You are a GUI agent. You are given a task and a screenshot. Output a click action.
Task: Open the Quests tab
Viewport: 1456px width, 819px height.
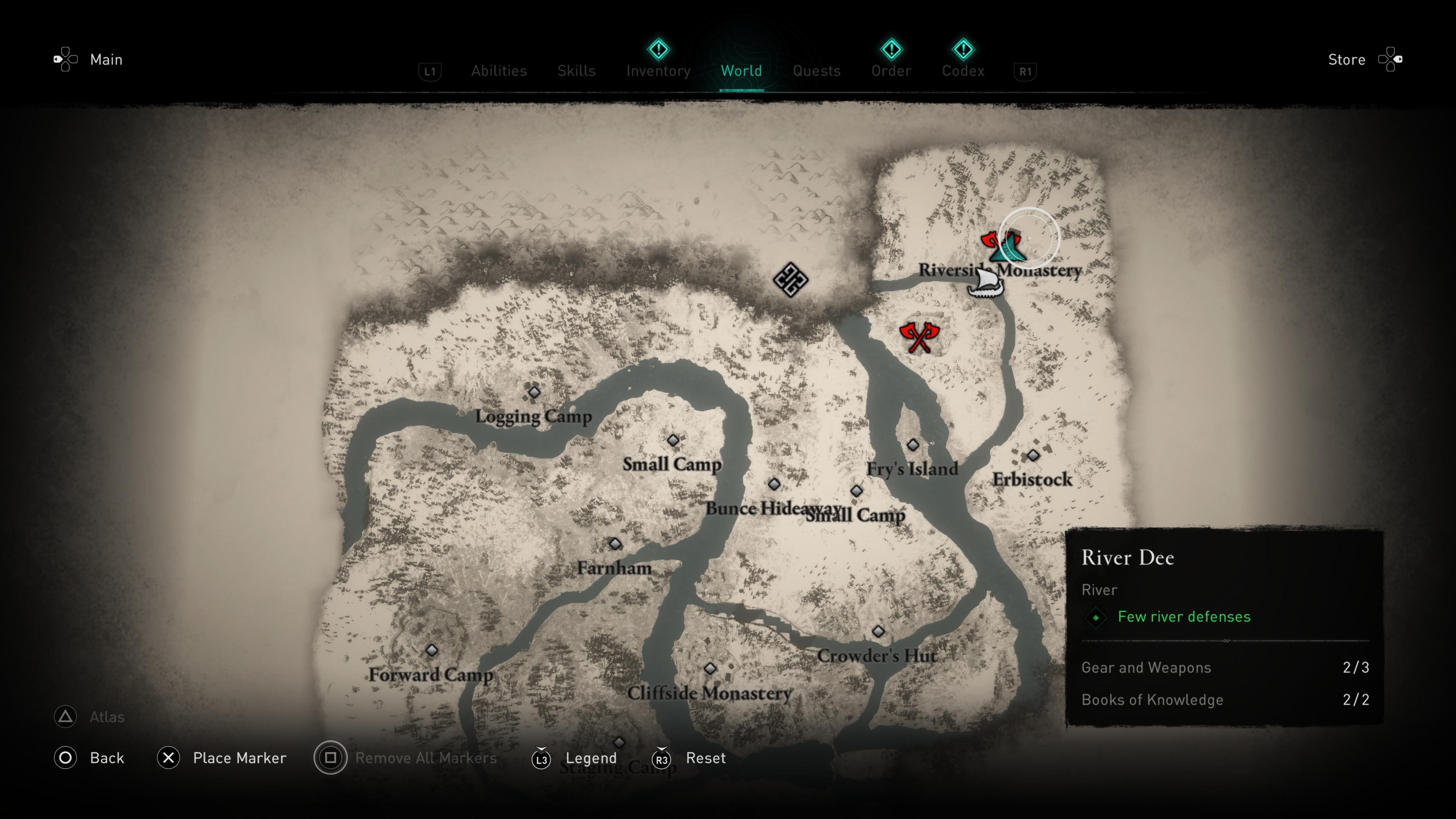(816, 71)
